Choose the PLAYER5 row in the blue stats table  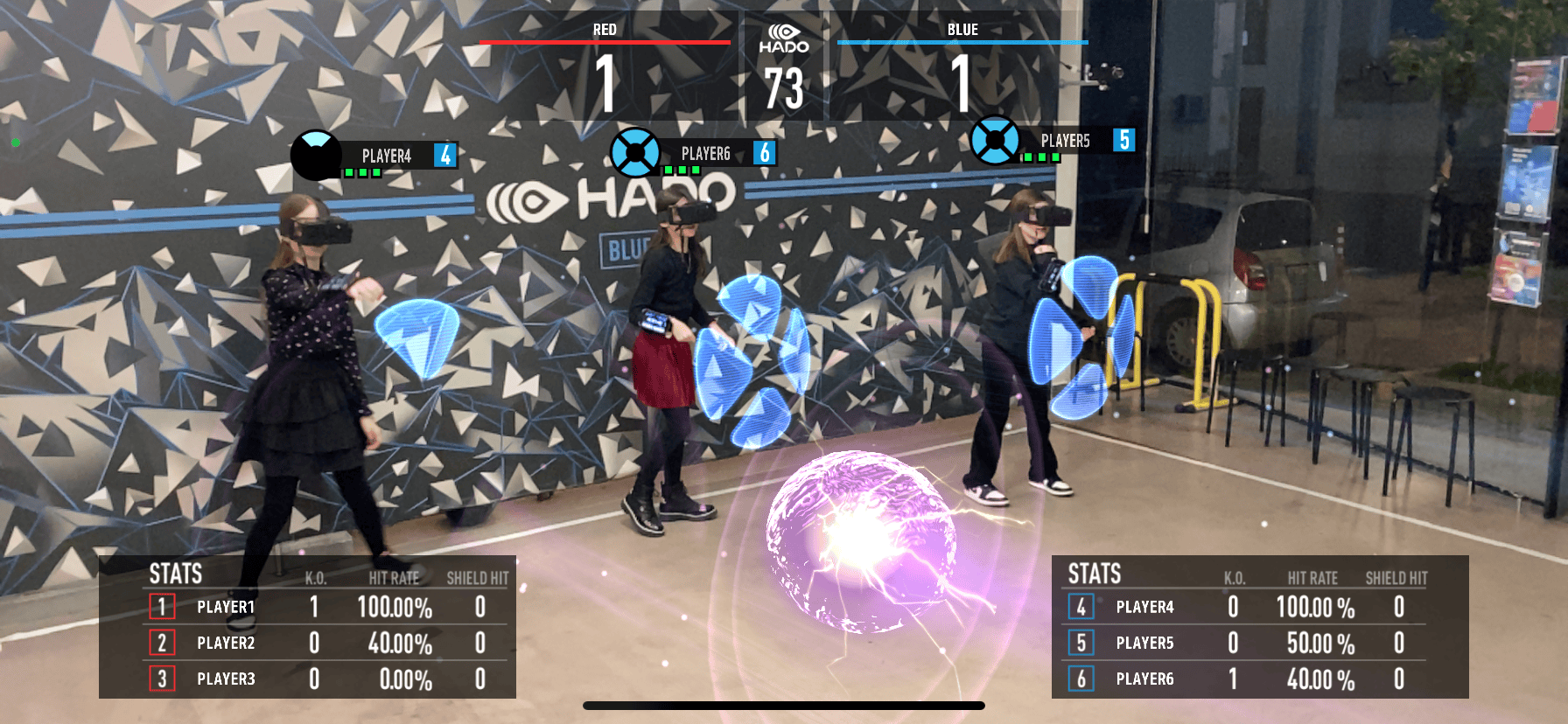click(x=1246, y=643)
